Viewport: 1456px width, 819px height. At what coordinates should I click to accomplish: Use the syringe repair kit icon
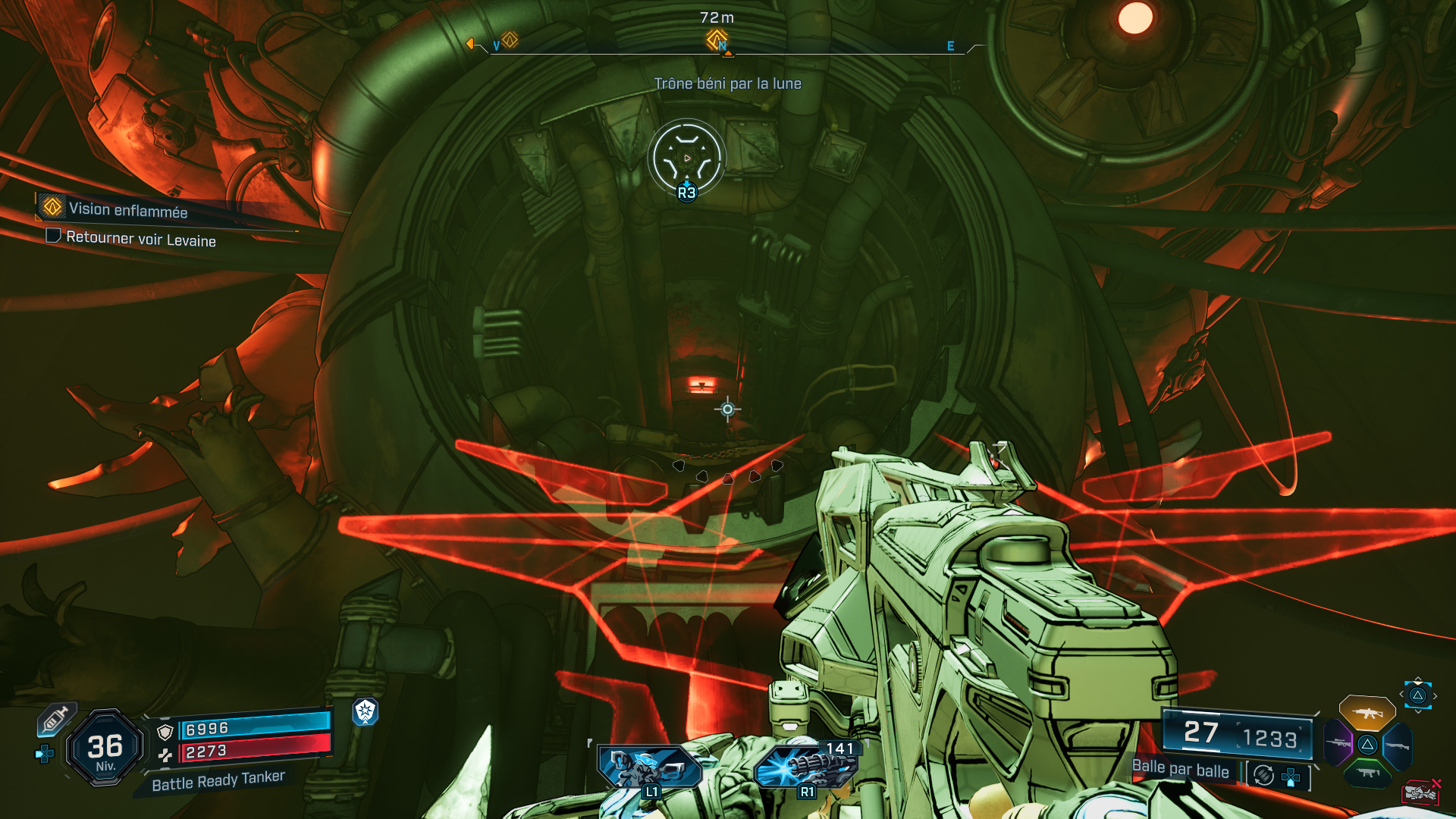click(54, 720)
